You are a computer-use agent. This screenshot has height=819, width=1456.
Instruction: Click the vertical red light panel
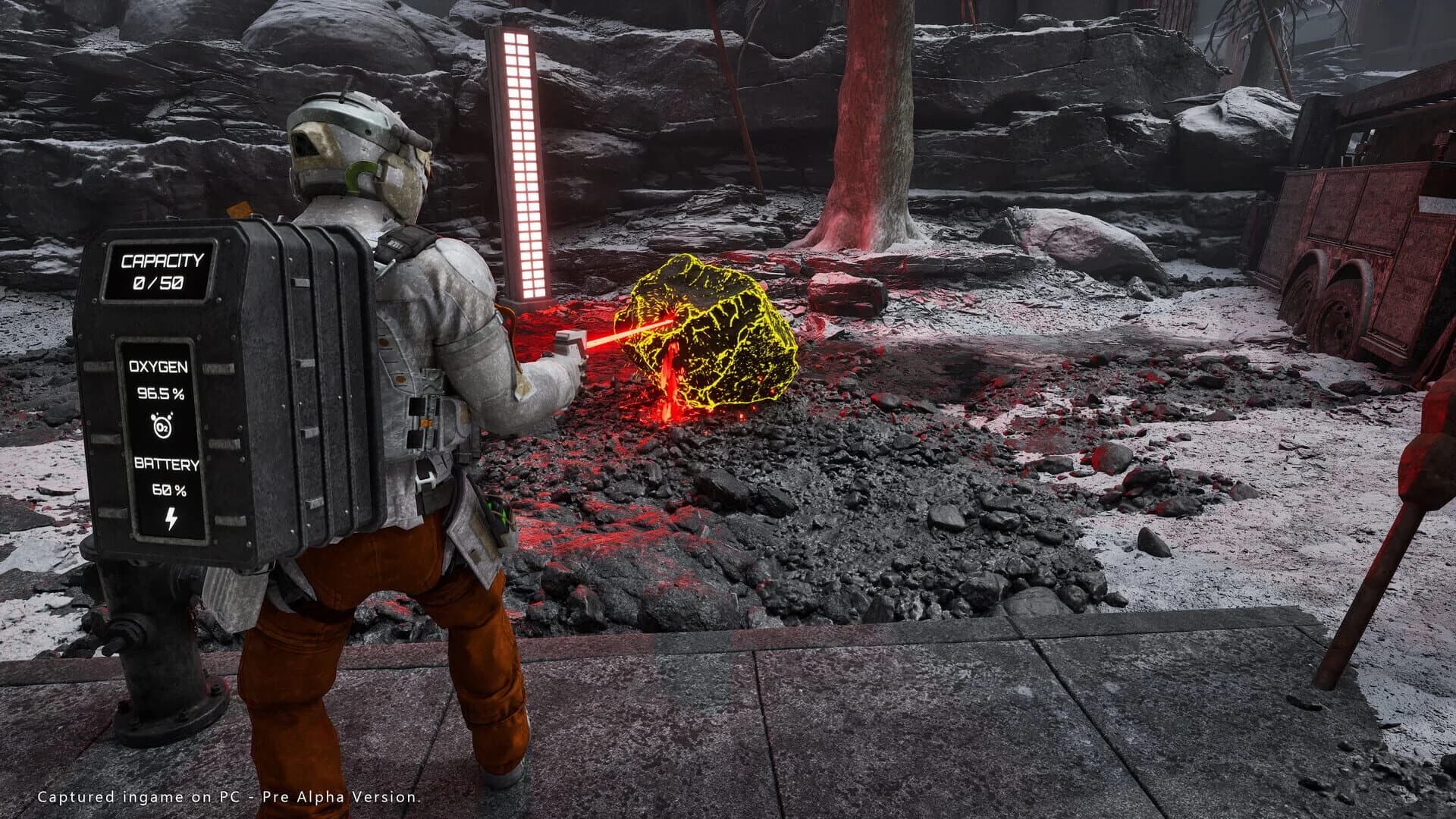tap(521, 159)
